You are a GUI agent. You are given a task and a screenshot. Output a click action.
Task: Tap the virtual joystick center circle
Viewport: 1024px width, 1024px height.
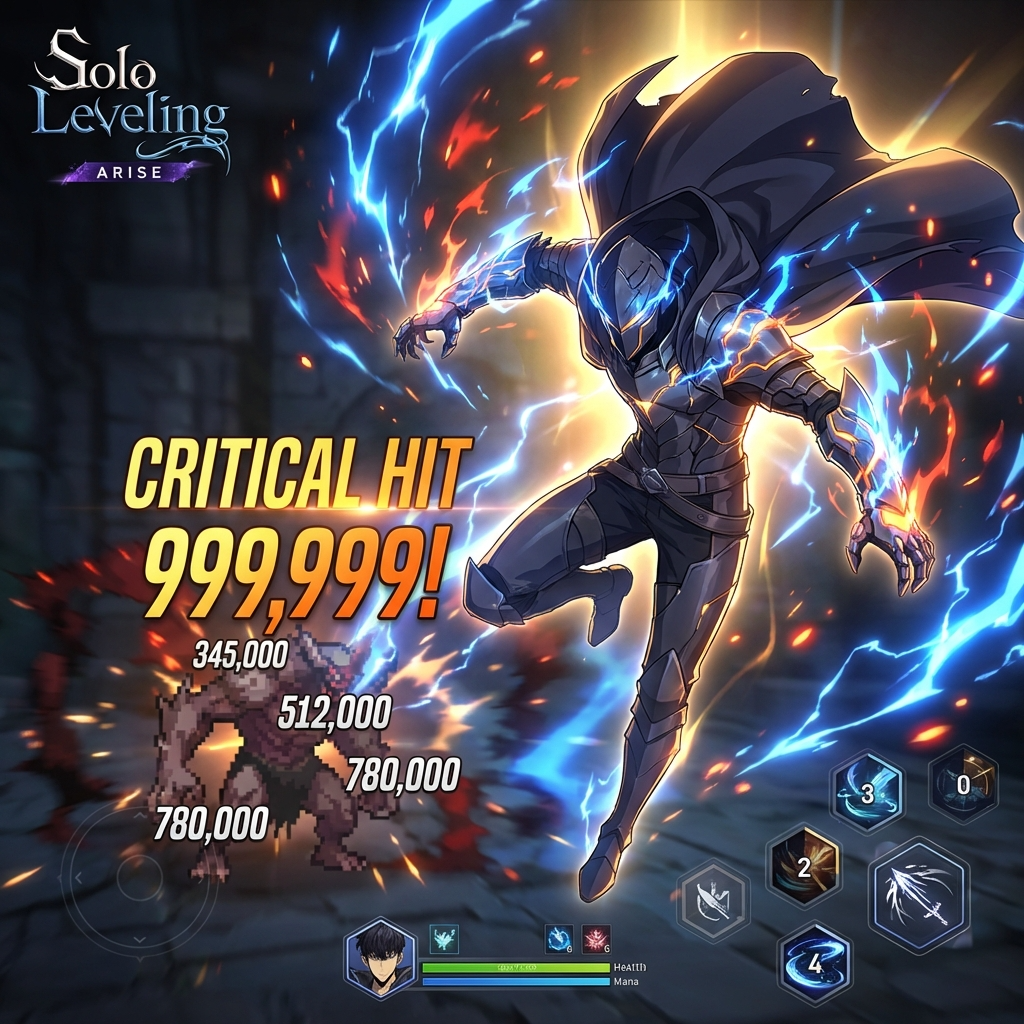click(x=139, y=878)
